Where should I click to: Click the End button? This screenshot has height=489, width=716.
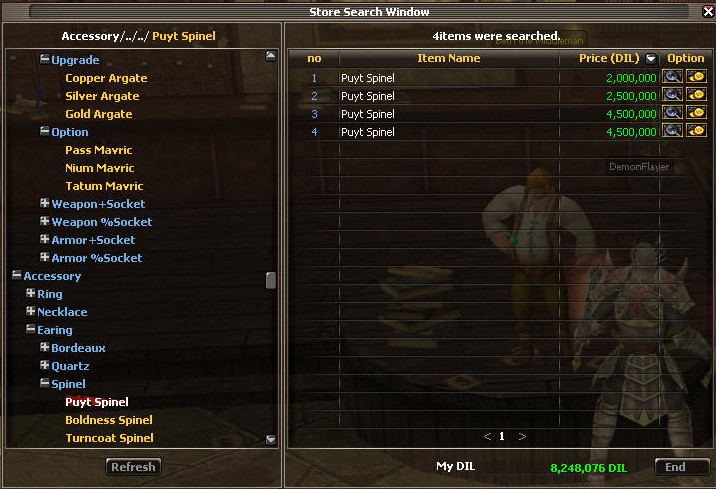point(675,467)
